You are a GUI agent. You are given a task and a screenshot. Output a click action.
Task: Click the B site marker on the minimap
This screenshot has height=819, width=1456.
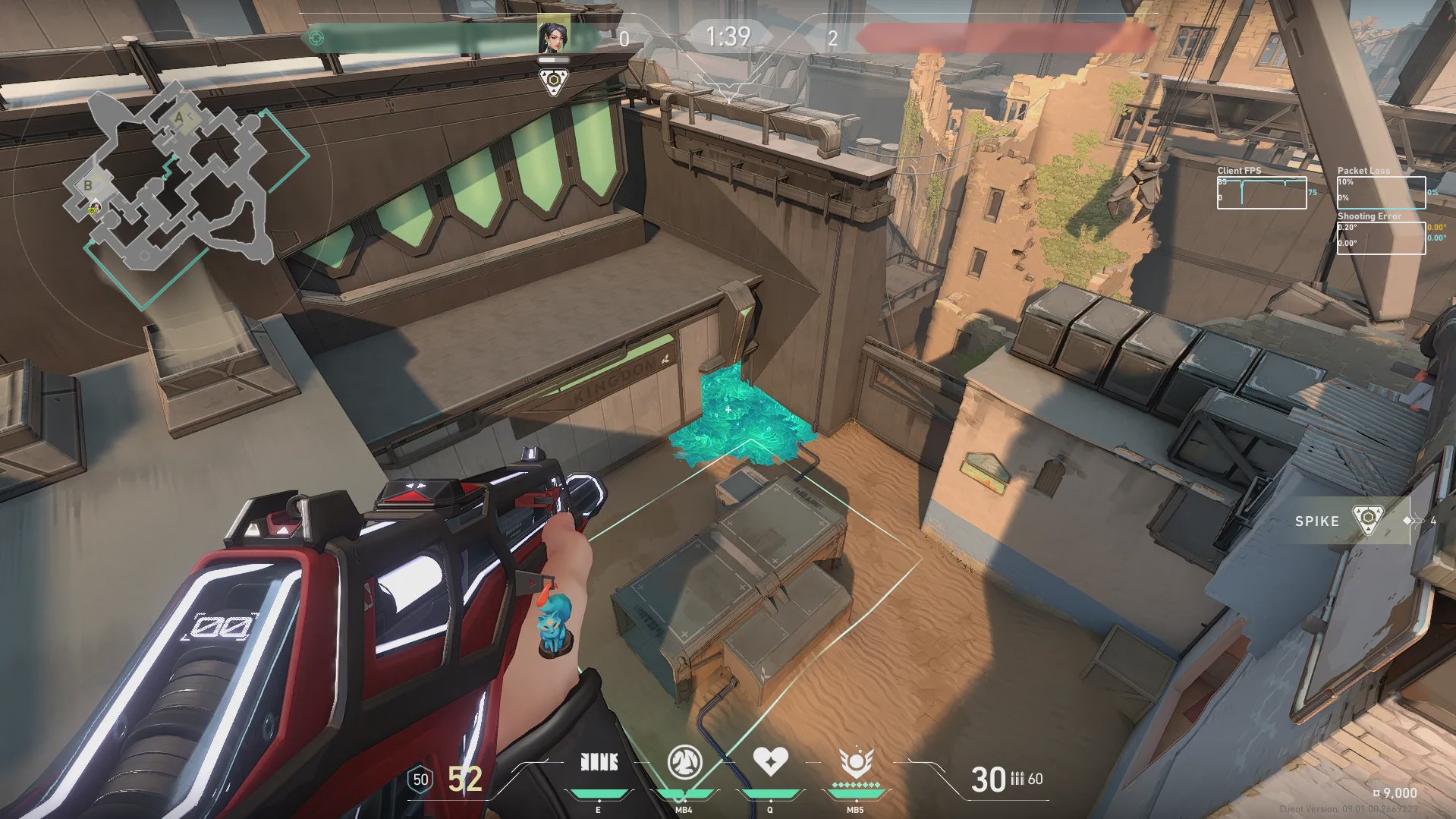tap(88, 184)
